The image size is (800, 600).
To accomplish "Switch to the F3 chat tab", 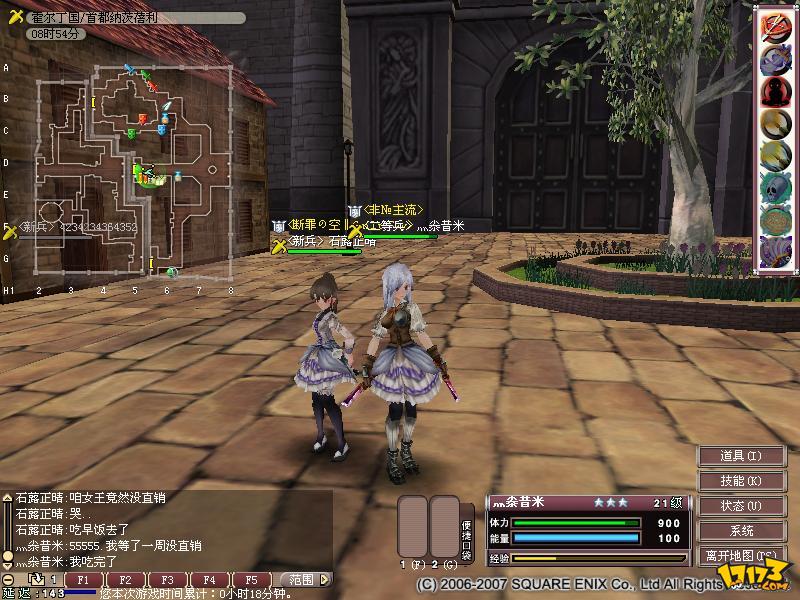I will [167, 579].
